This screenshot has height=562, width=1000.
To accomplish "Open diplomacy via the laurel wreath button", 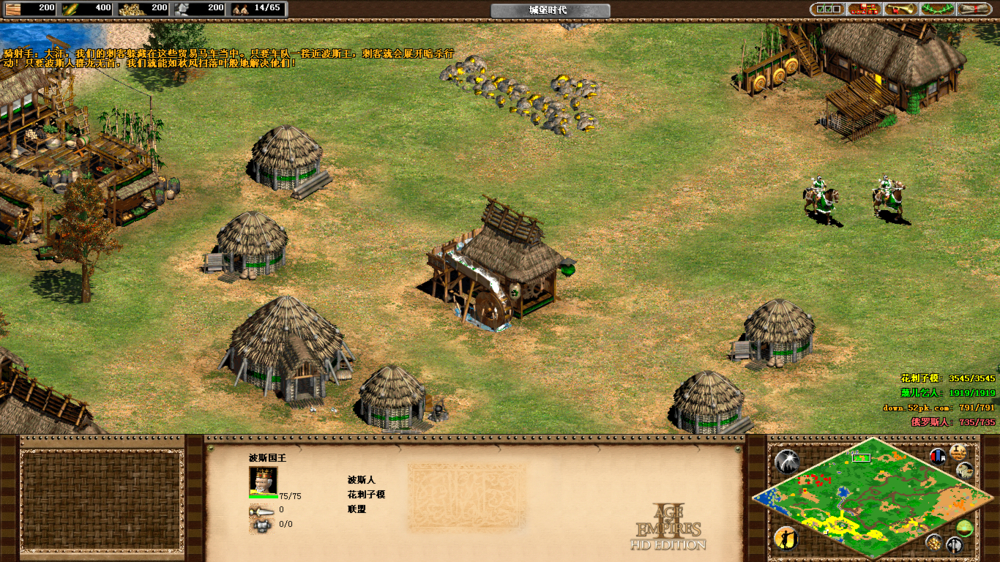I will pyautogui.click(x=936, y=9).
